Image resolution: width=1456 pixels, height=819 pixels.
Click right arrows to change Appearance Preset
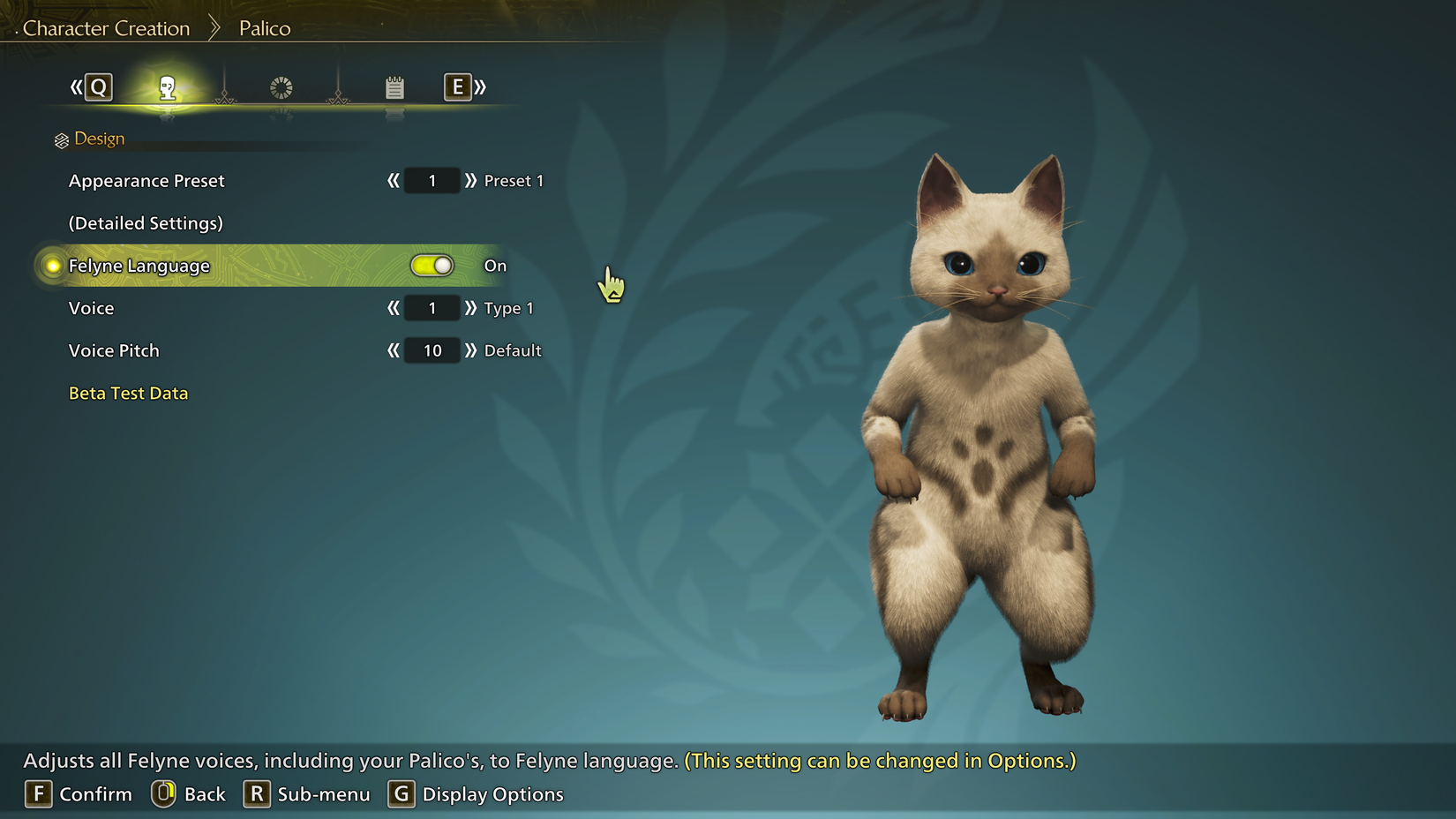pyautogui.click(x=471, y=180)
